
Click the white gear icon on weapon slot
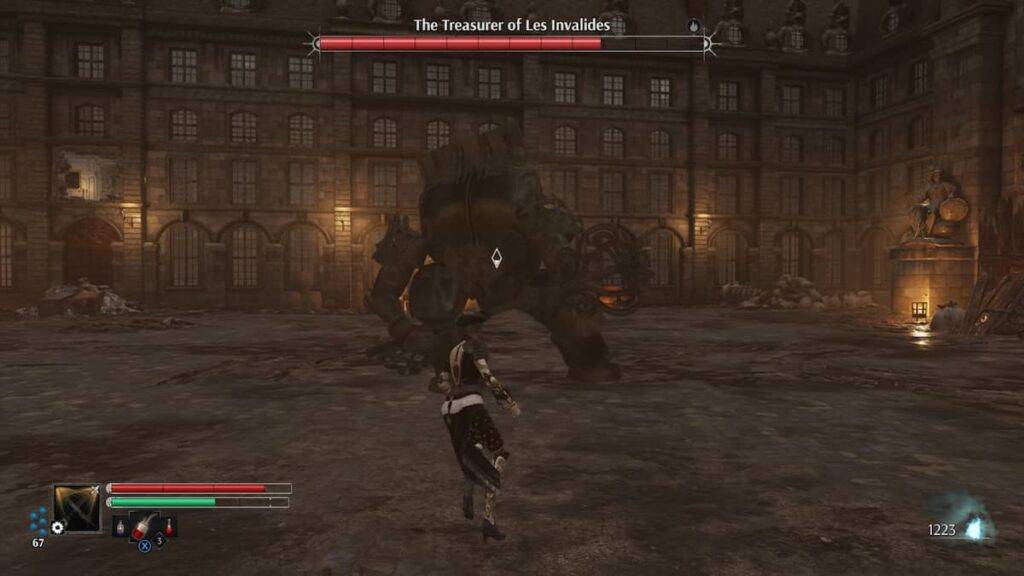58,527
